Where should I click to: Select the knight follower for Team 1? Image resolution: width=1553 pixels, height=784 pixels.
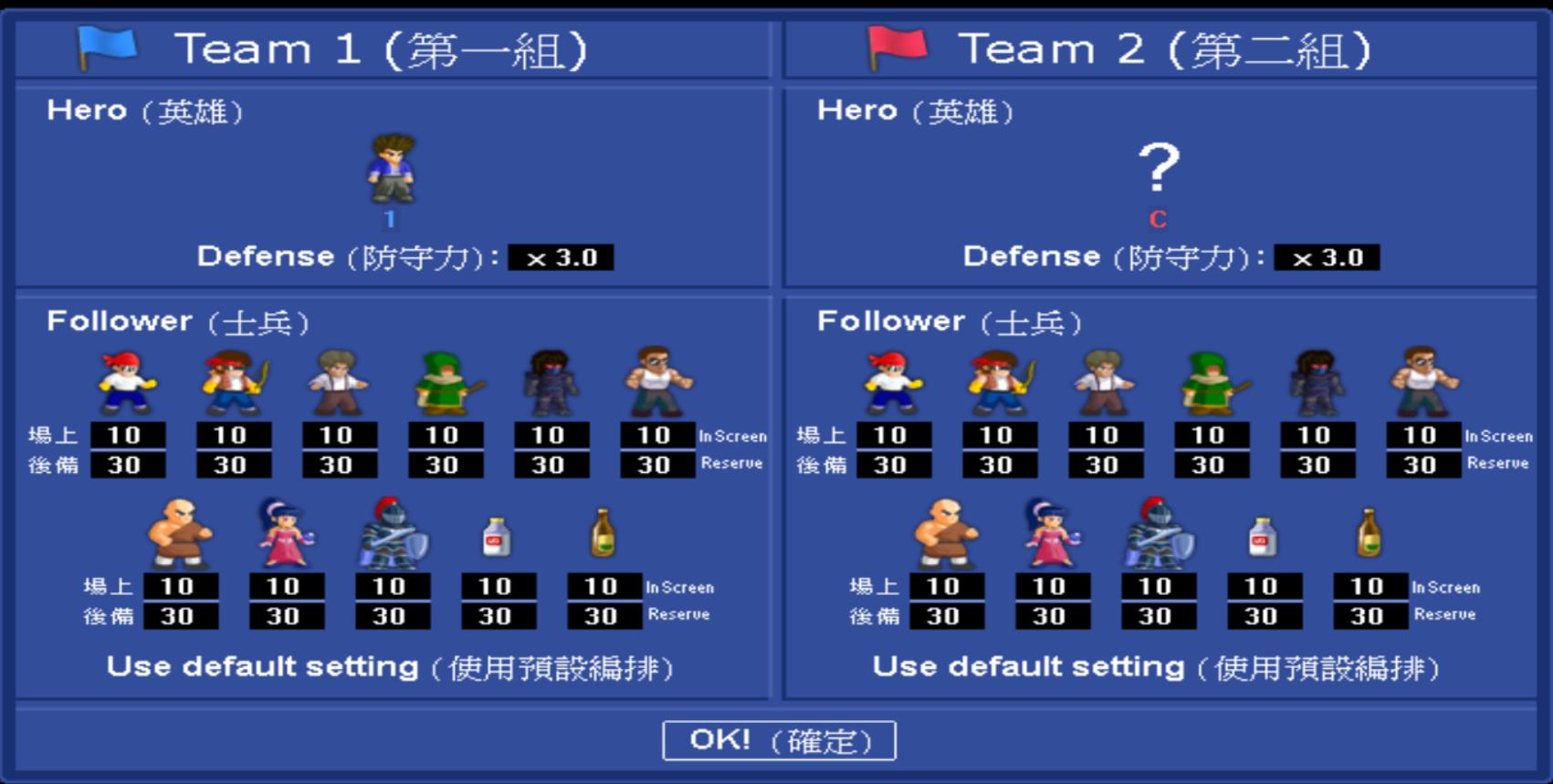(x=392, y=534)
